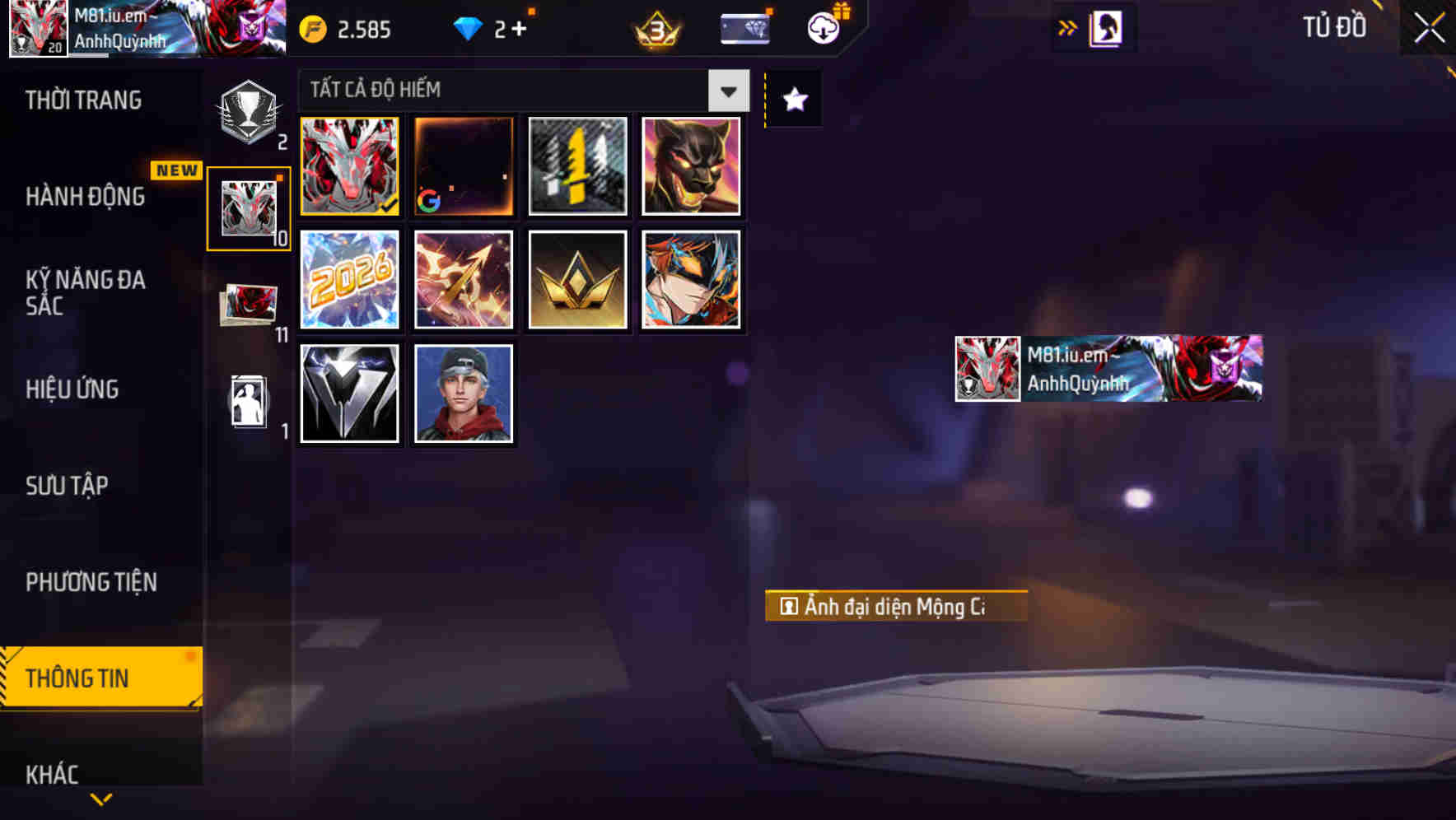This screenshot has height=820, width=1456.
Task: Open the diamond top-up icon
Action: 469,27
